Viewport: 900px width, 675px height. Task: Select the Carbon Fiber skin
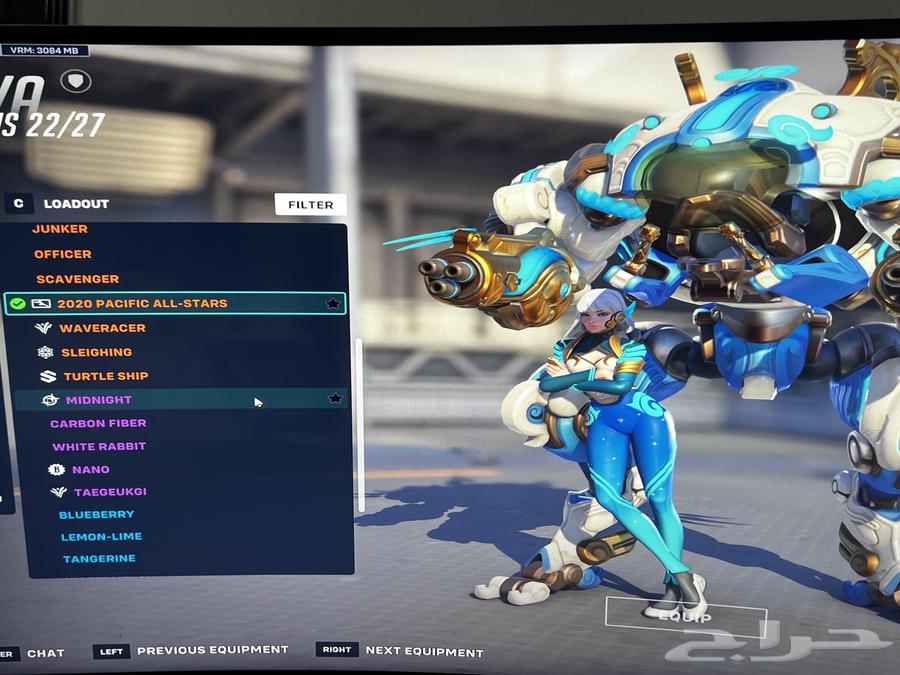98,424
